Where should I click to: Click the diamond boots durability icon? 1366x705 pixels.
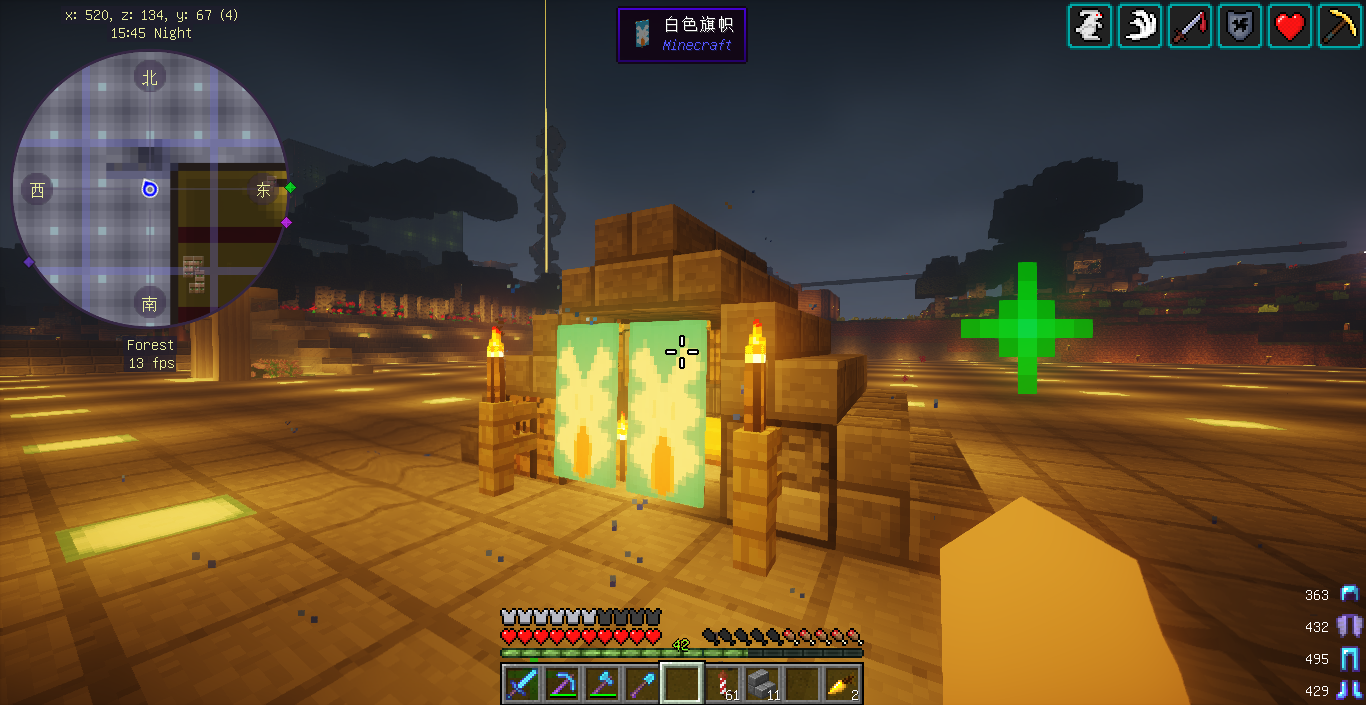[x=1350, y=690]
